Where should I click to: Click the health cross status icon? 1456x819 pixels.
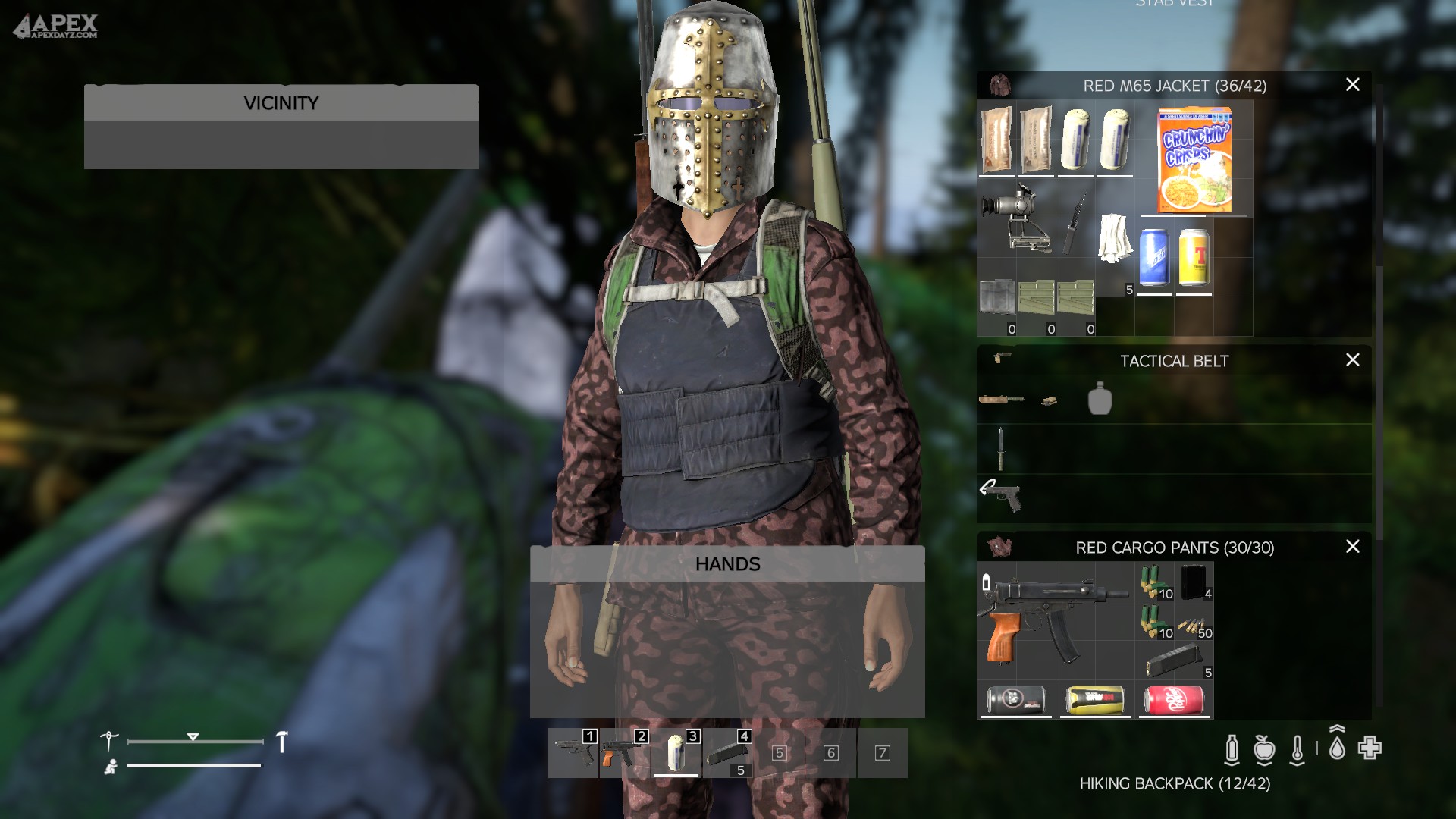pyautogui.click(x=1370, y=748)
